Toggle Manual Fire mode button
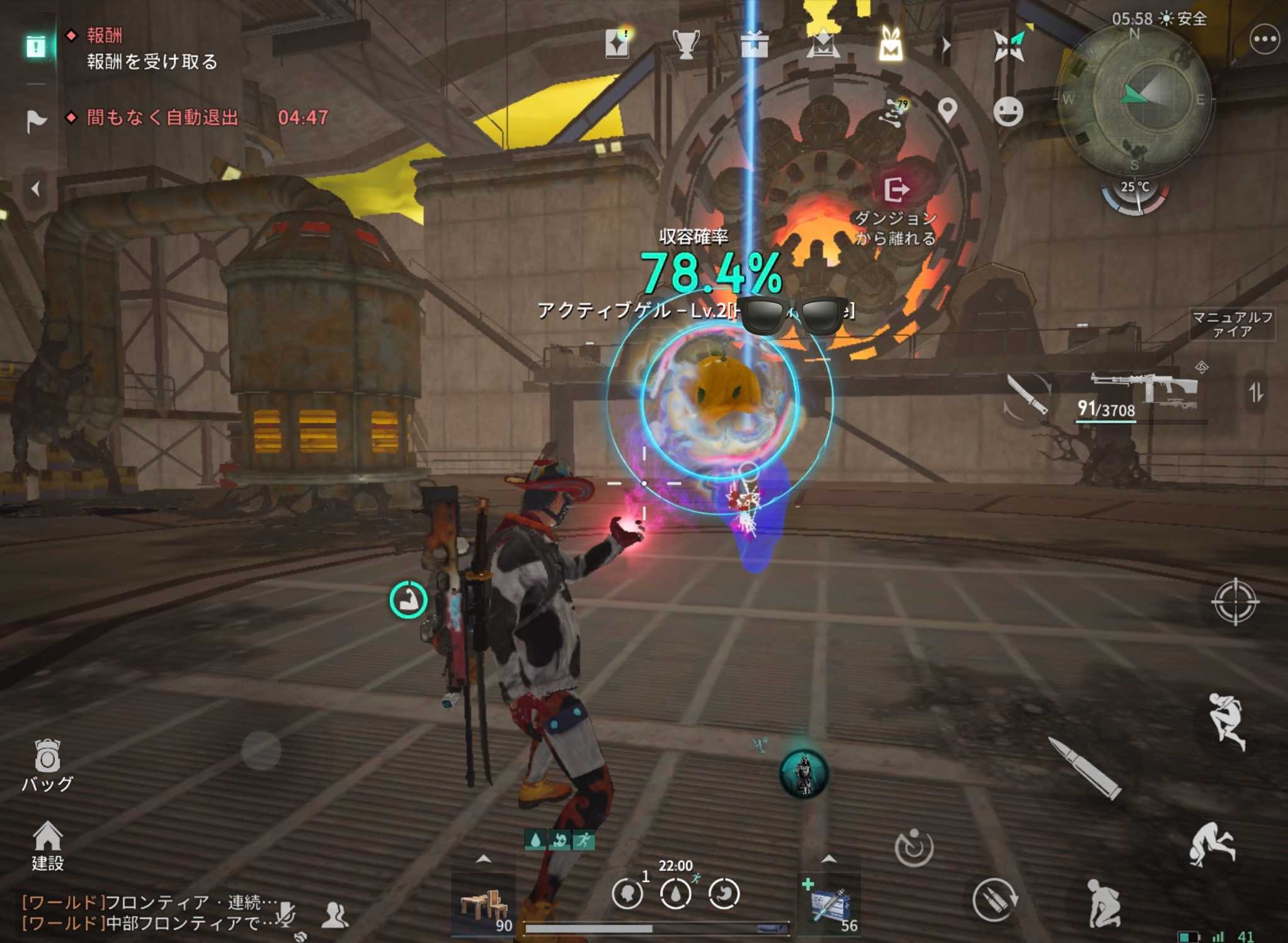 (1231, 324)
